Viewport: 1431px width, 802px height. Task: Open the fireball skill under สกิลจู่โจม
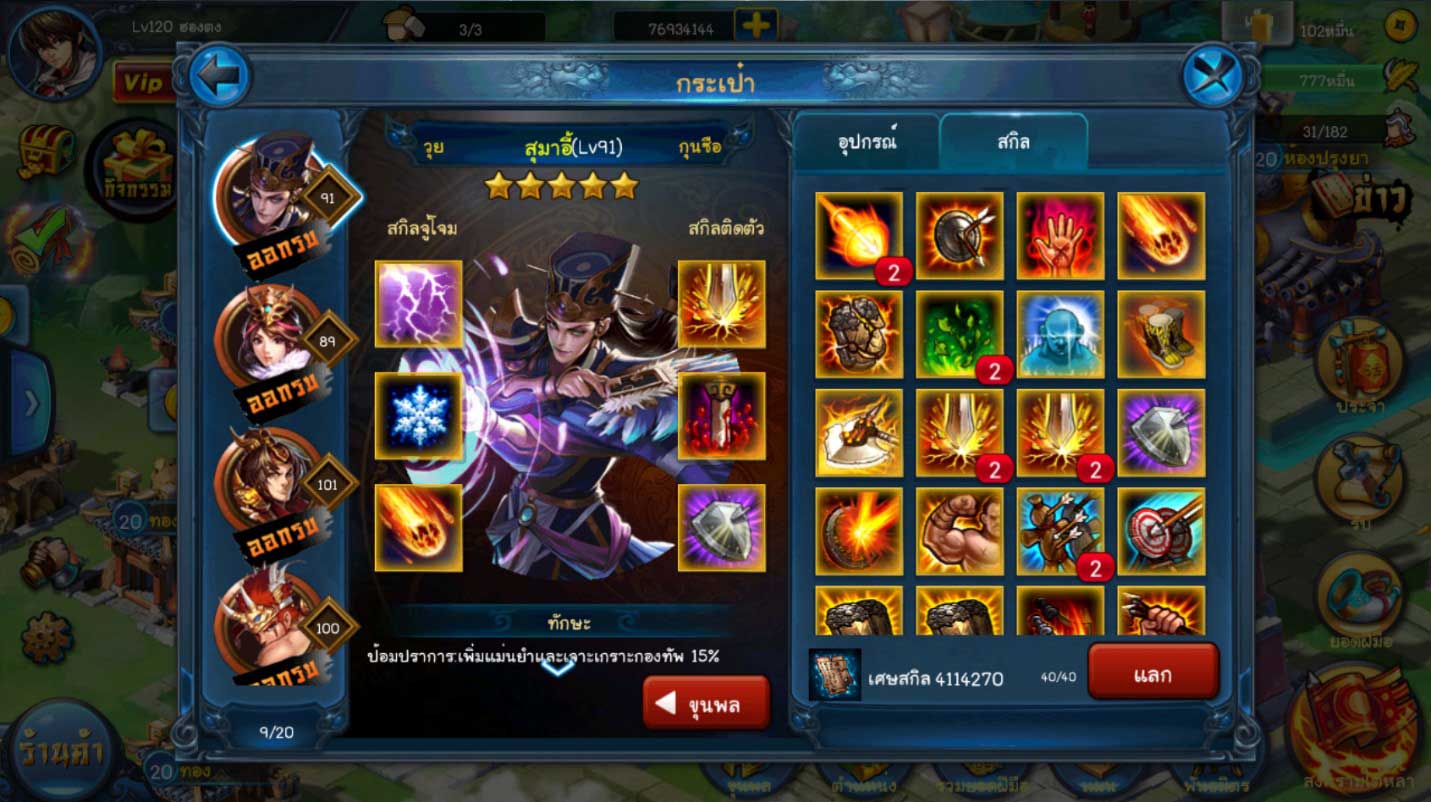tap(416, 532)
